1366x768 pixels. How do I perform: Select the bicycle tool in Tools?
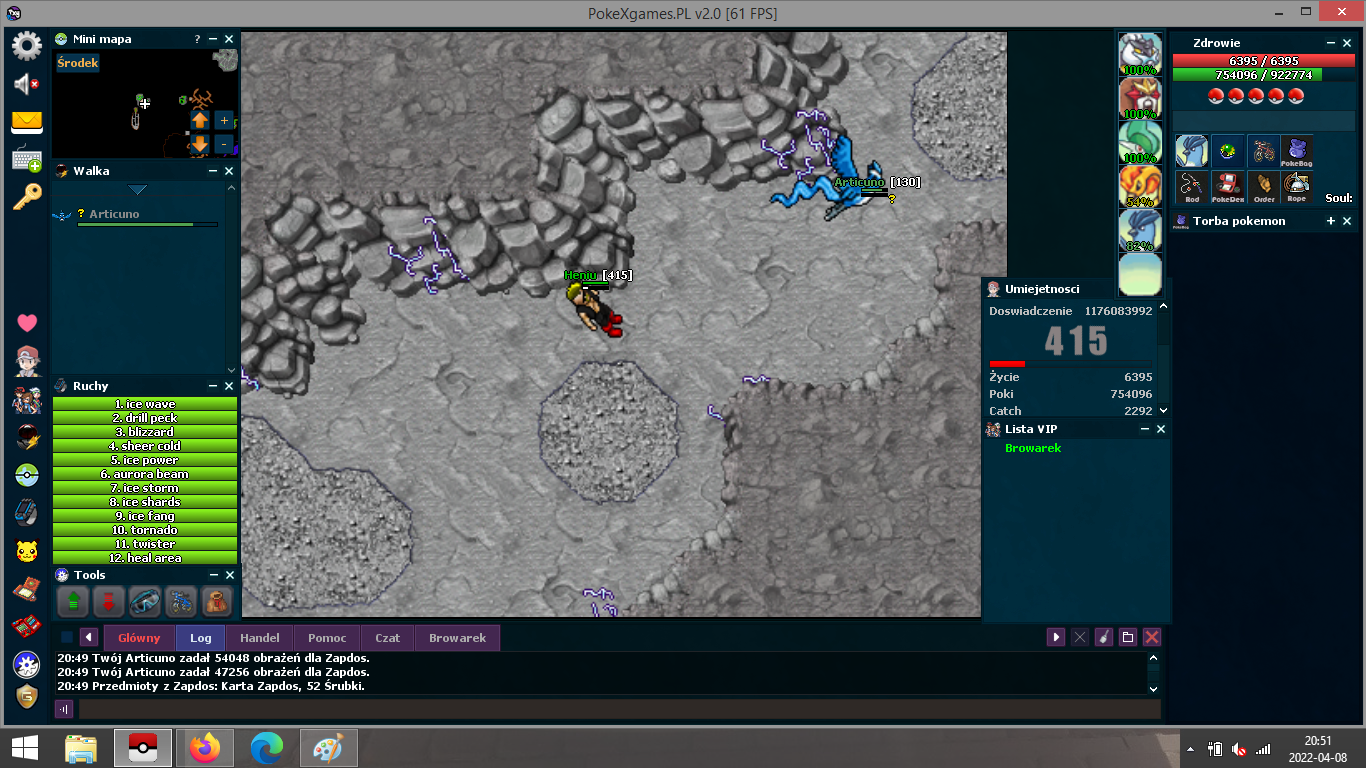180,601
